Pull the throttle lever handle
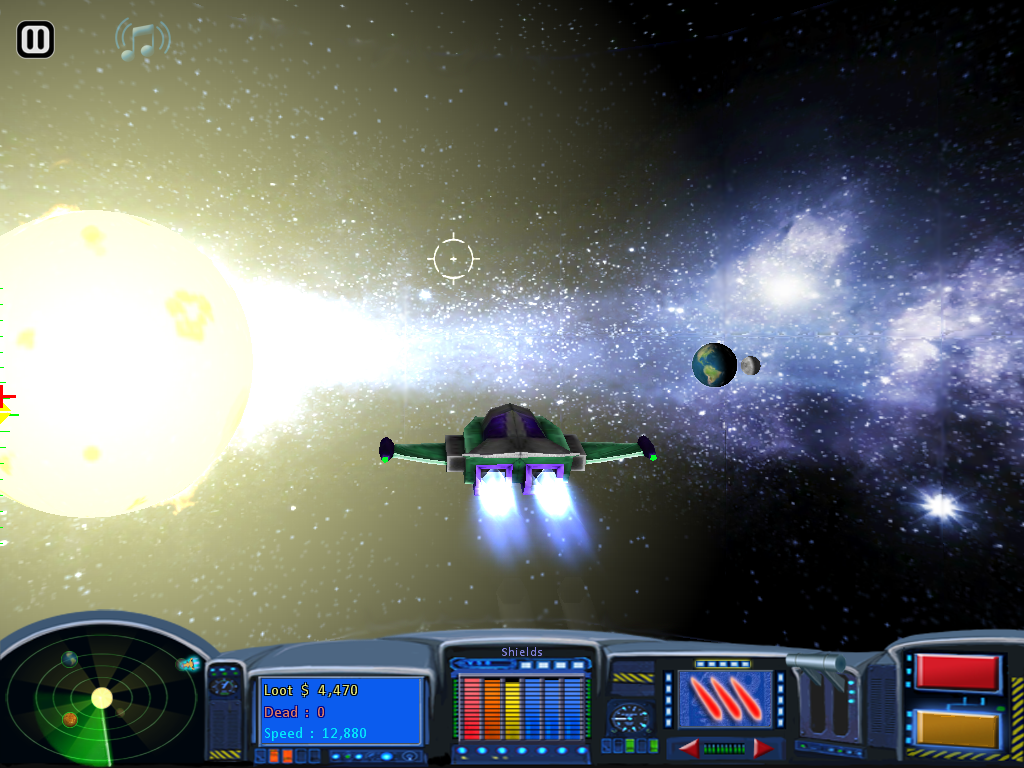This screenshot has height=768, width=1024. tap(817, 663)
